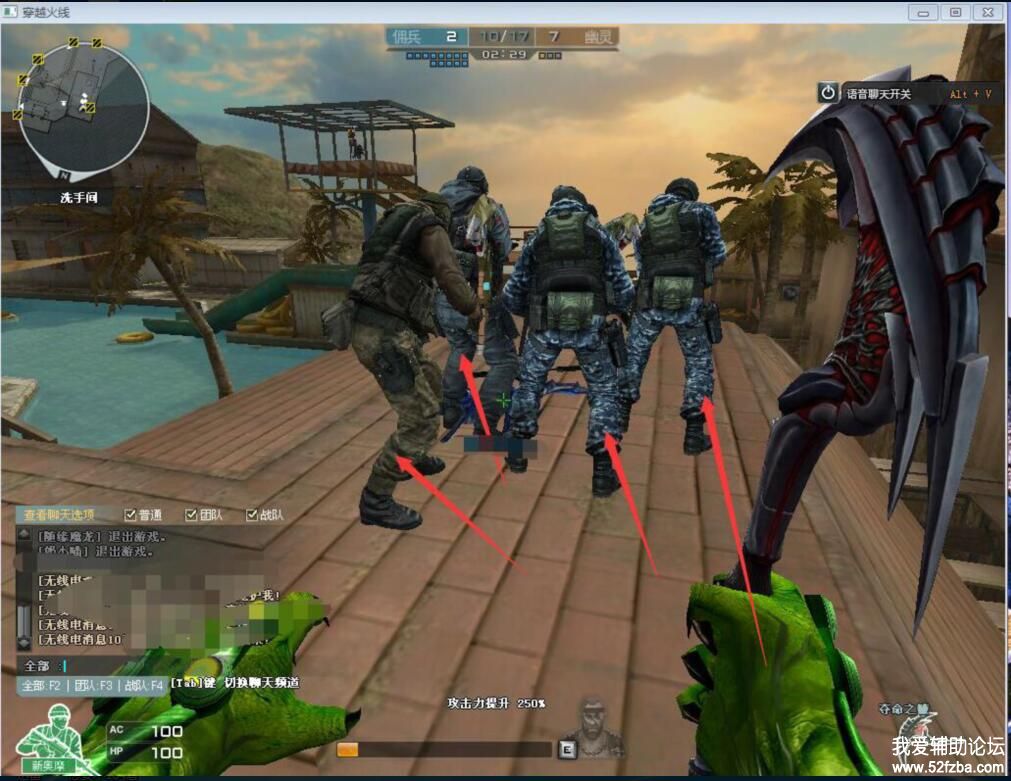Toggle the 团队 chat filter checkbox
This screenshot has height=781, width=1011.
coord(192,515)
